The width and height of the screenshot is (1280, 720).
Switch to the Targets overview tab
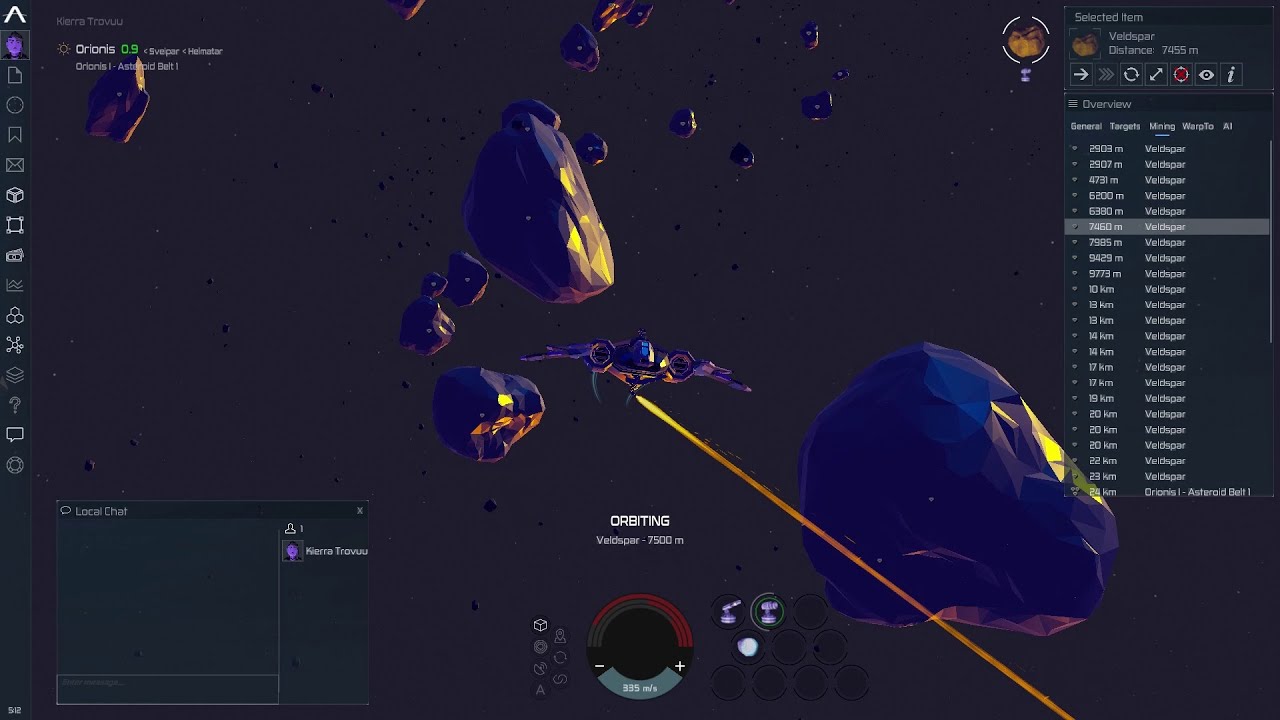1124,126
